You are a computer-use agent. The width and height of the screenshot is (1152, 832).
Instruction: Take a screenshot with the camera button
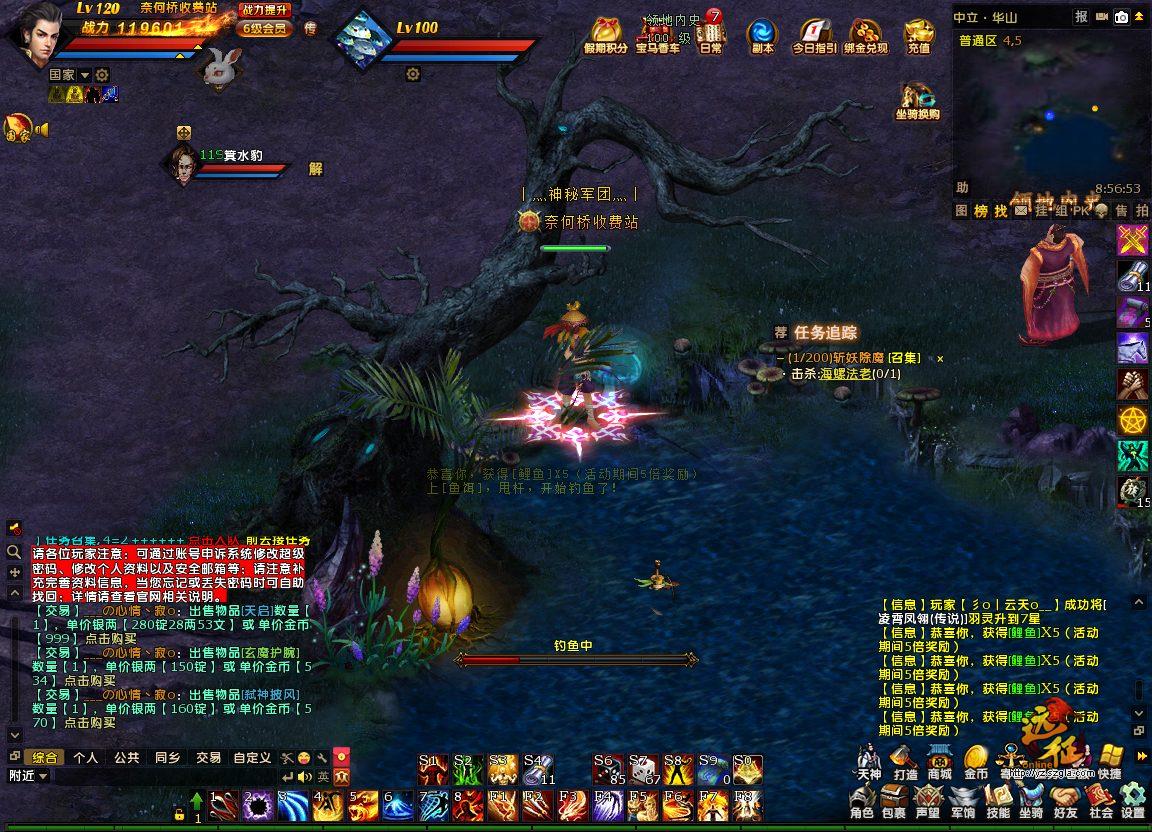[x=1122, y=17]
